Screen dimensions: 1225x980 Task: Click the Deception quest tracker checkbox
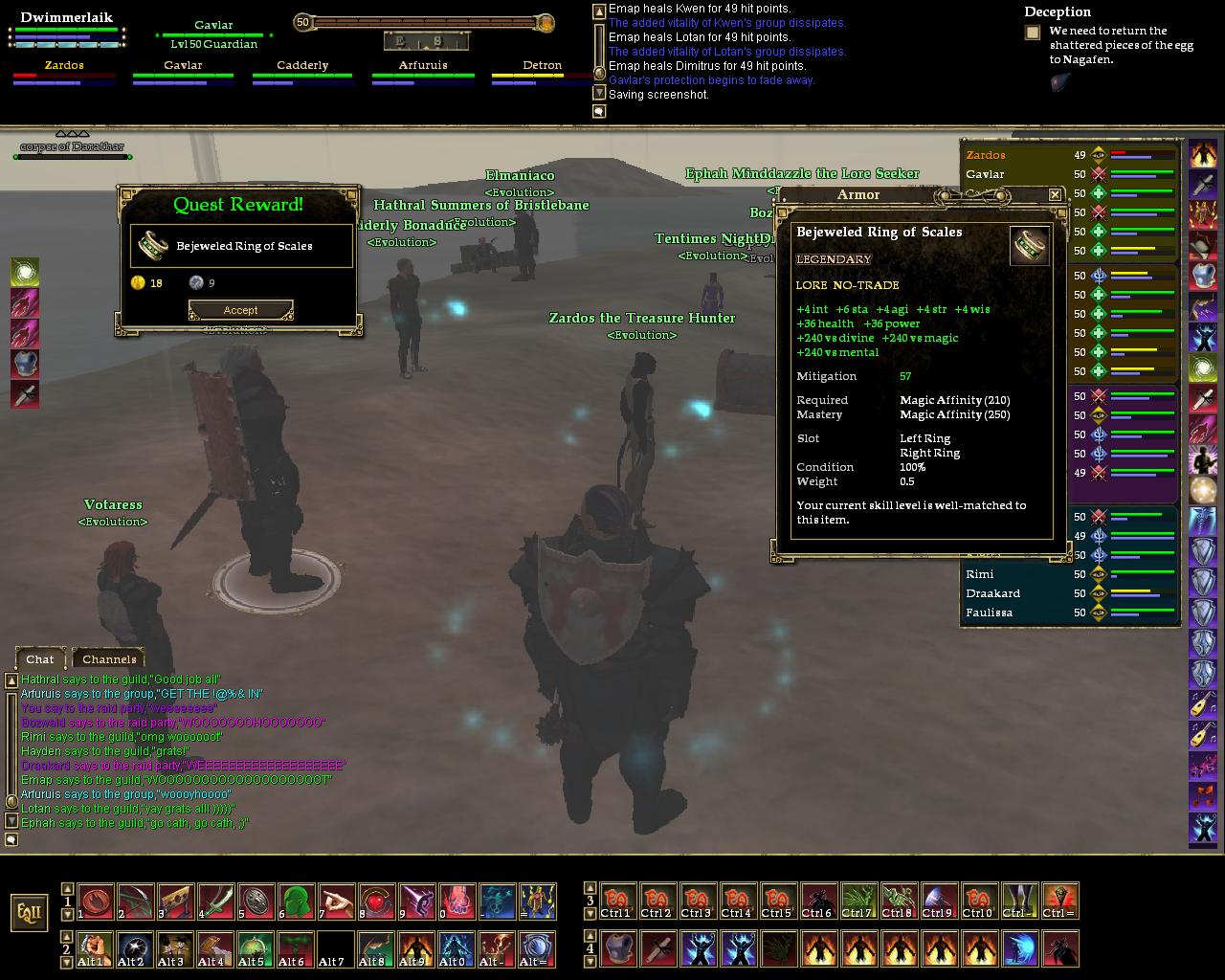(1033, 33)
